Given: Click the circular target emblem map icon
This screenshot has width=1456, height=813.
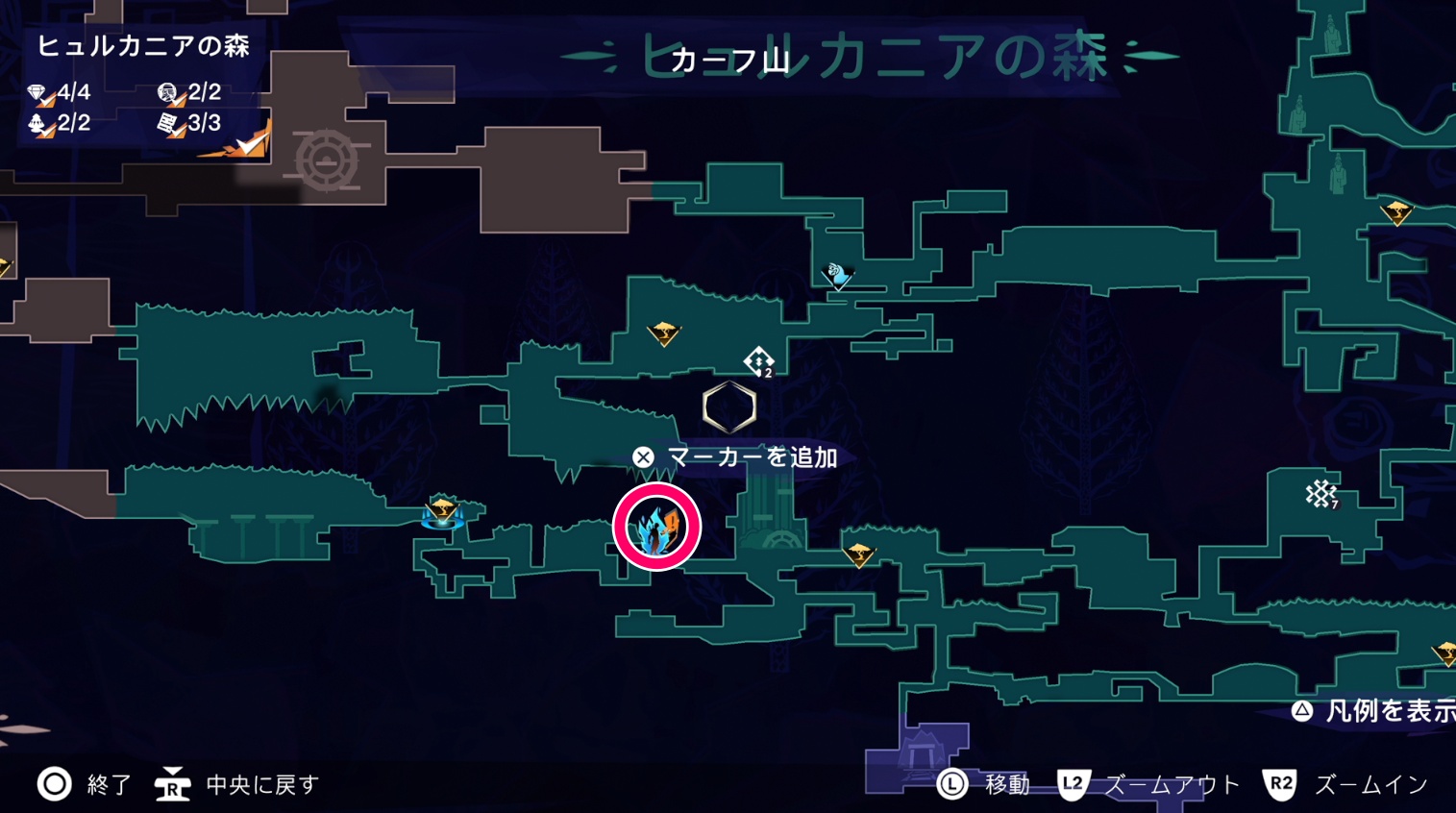Looking at the screenshot, I should (327, 160).
